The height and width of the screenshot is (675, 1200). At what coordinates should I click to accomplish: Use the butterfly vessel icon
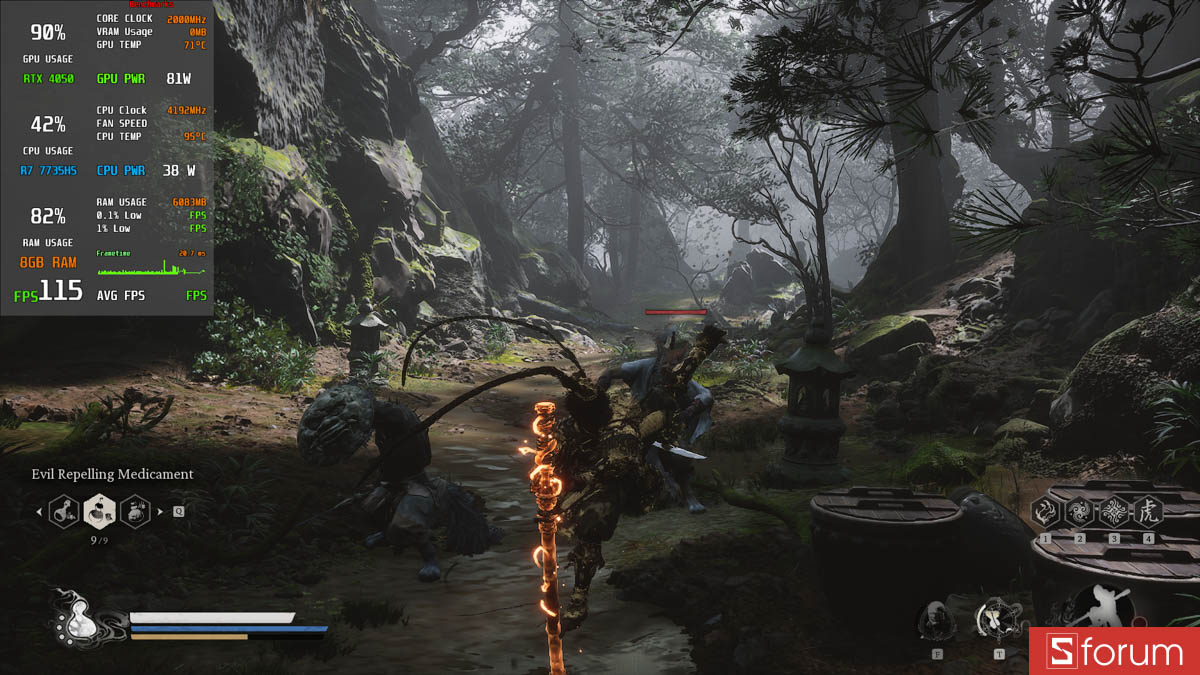pyautogui.click(x=997, y=620)
